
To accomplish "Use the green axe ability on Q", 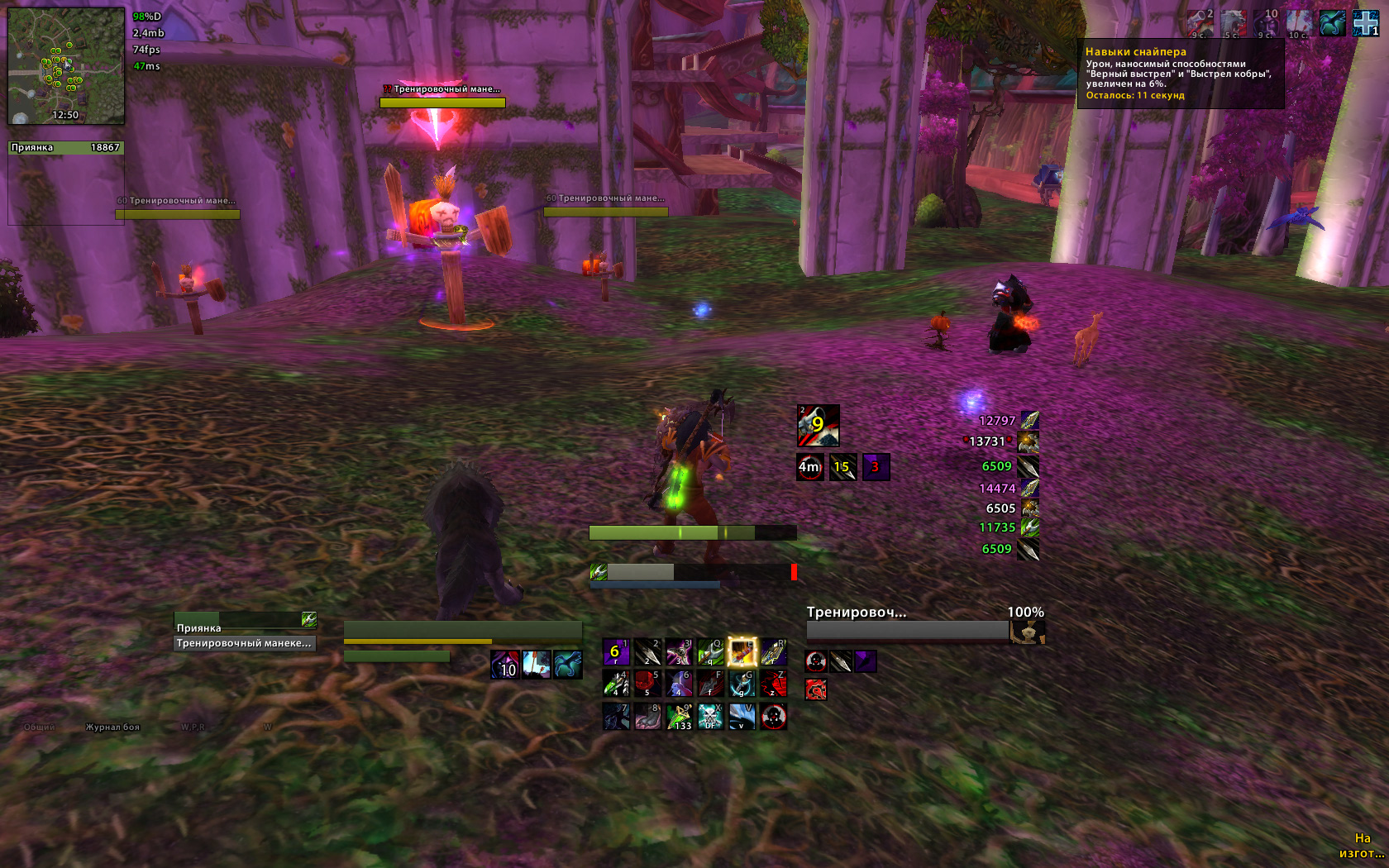I will point(710,652).
